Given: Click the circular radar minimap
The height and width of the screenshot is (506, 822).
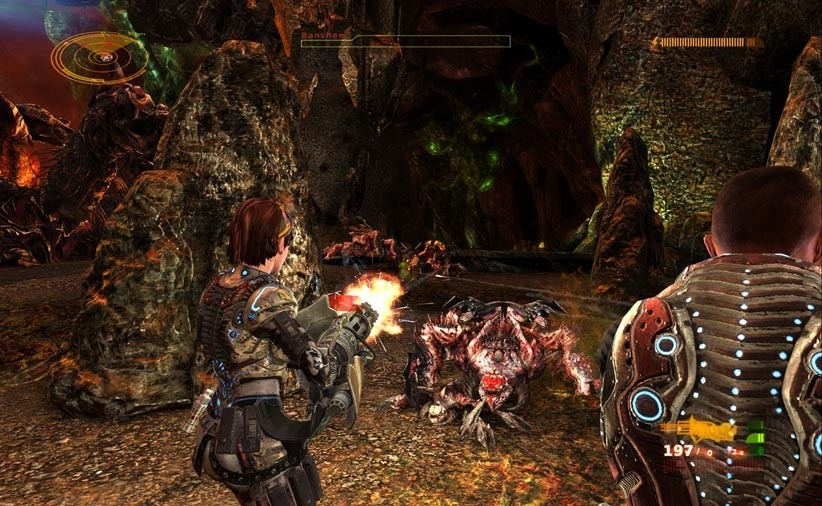Looking at the screenshot, I should [x=99, y=57].
